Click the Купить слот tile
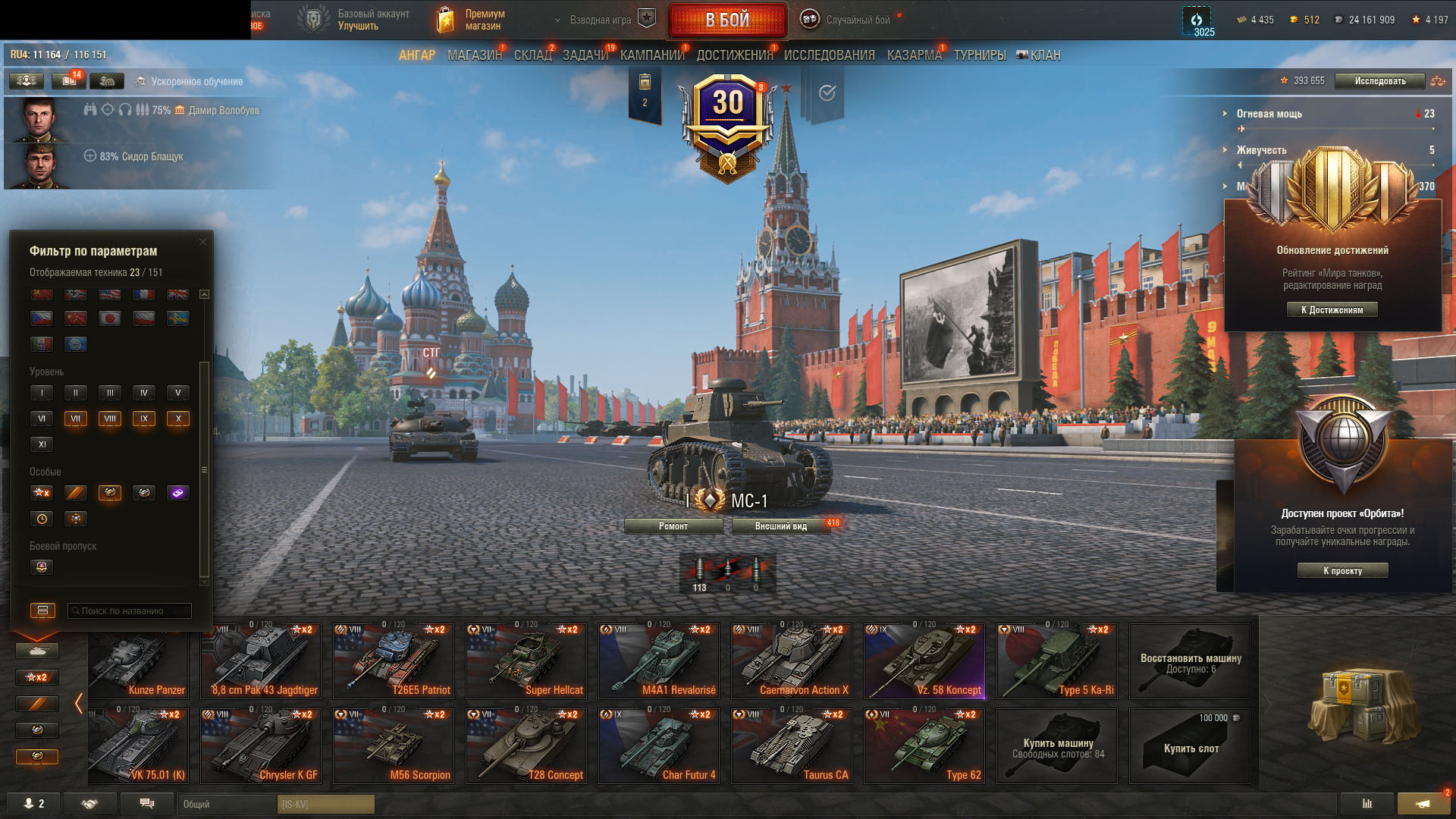Screen dimensions: 1456x819 [1190, 746]
